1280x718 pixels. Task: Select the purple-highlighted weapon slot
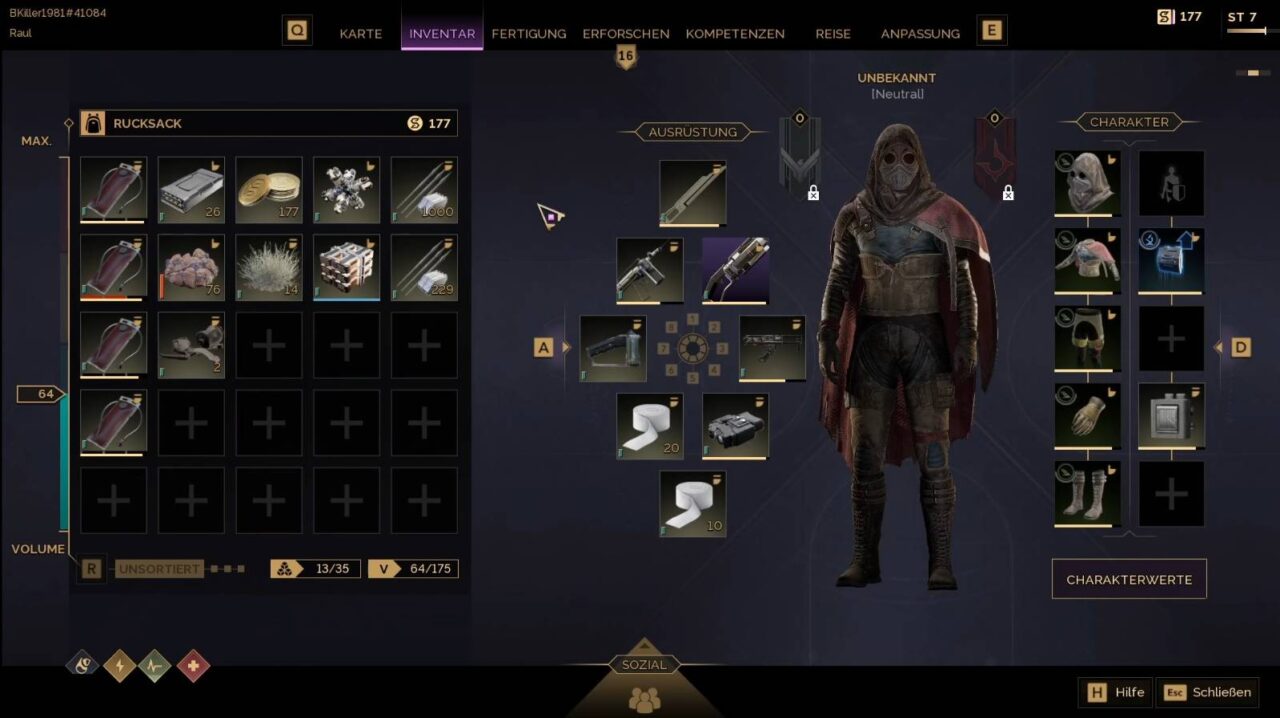735,270
